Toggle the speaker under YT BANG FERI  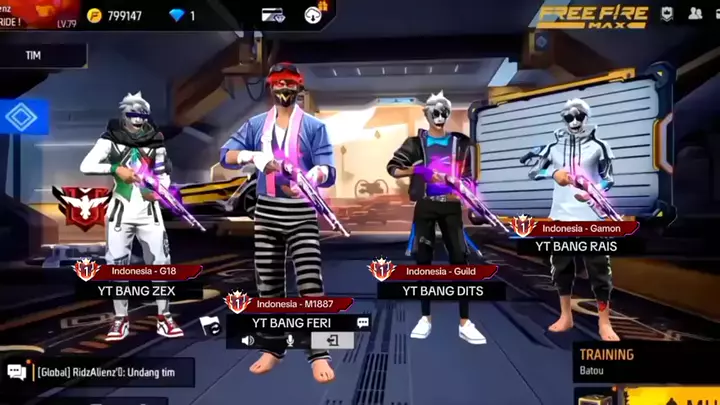tap(247, 341)
